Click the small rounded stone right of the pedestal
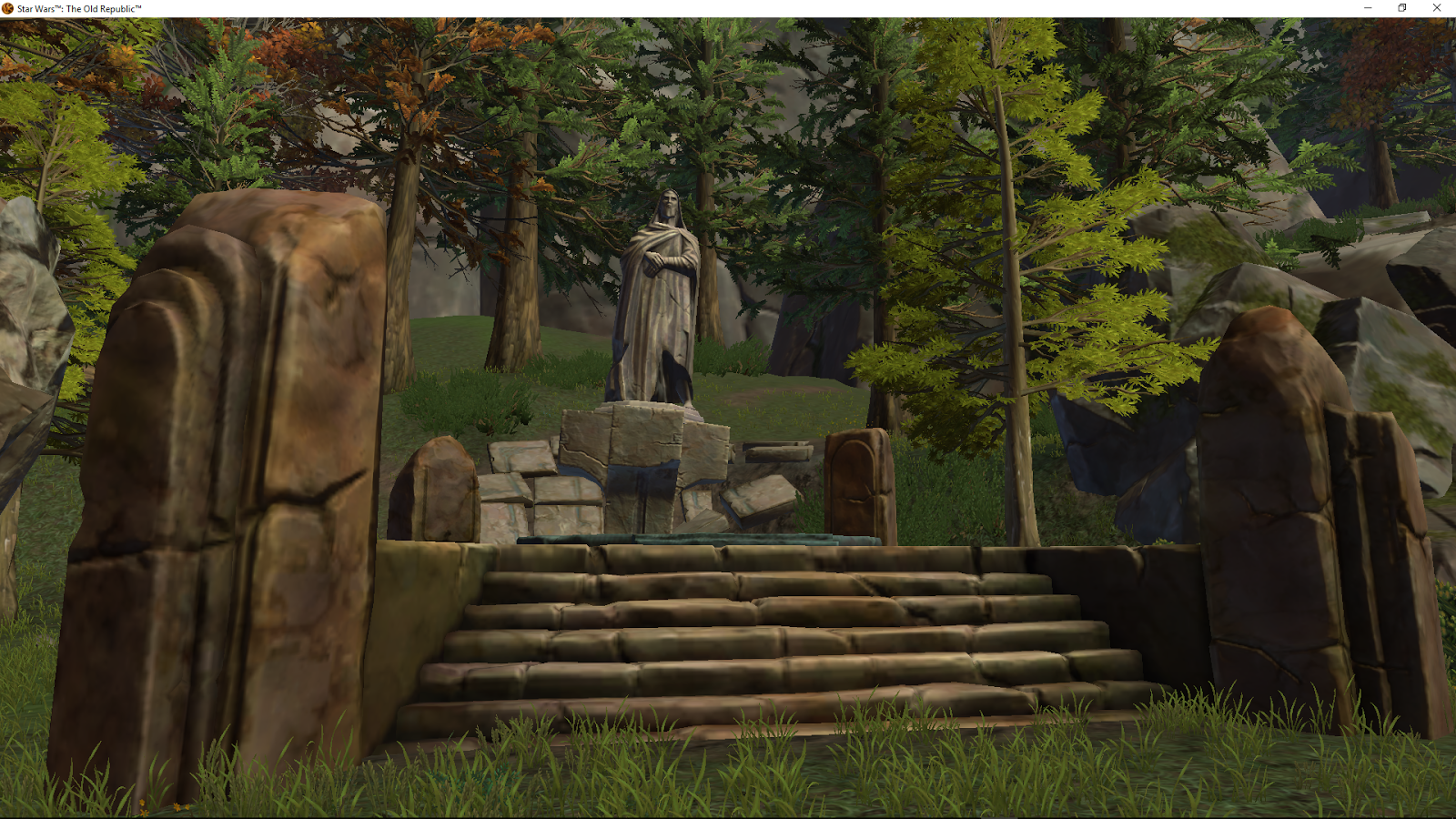 tap(855, 482)
